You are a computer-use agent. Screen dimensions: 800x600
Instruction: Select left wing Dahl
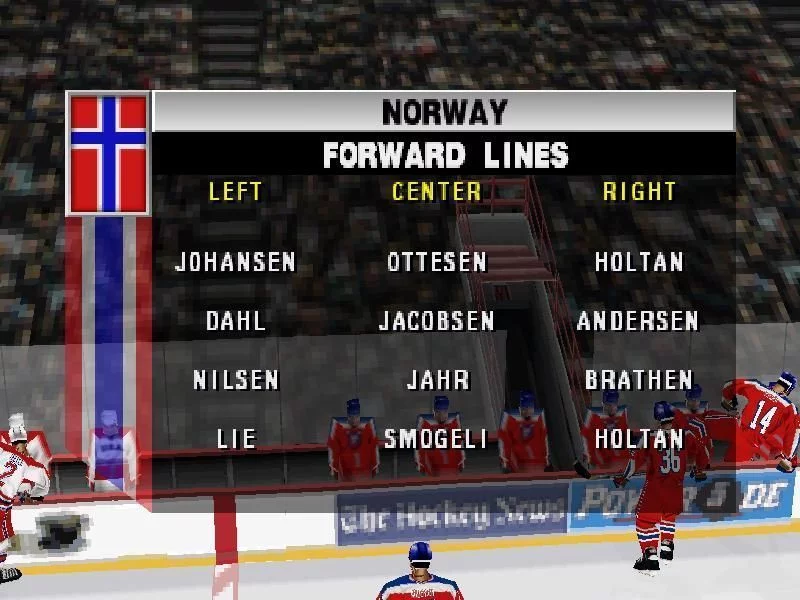[236, 321]
